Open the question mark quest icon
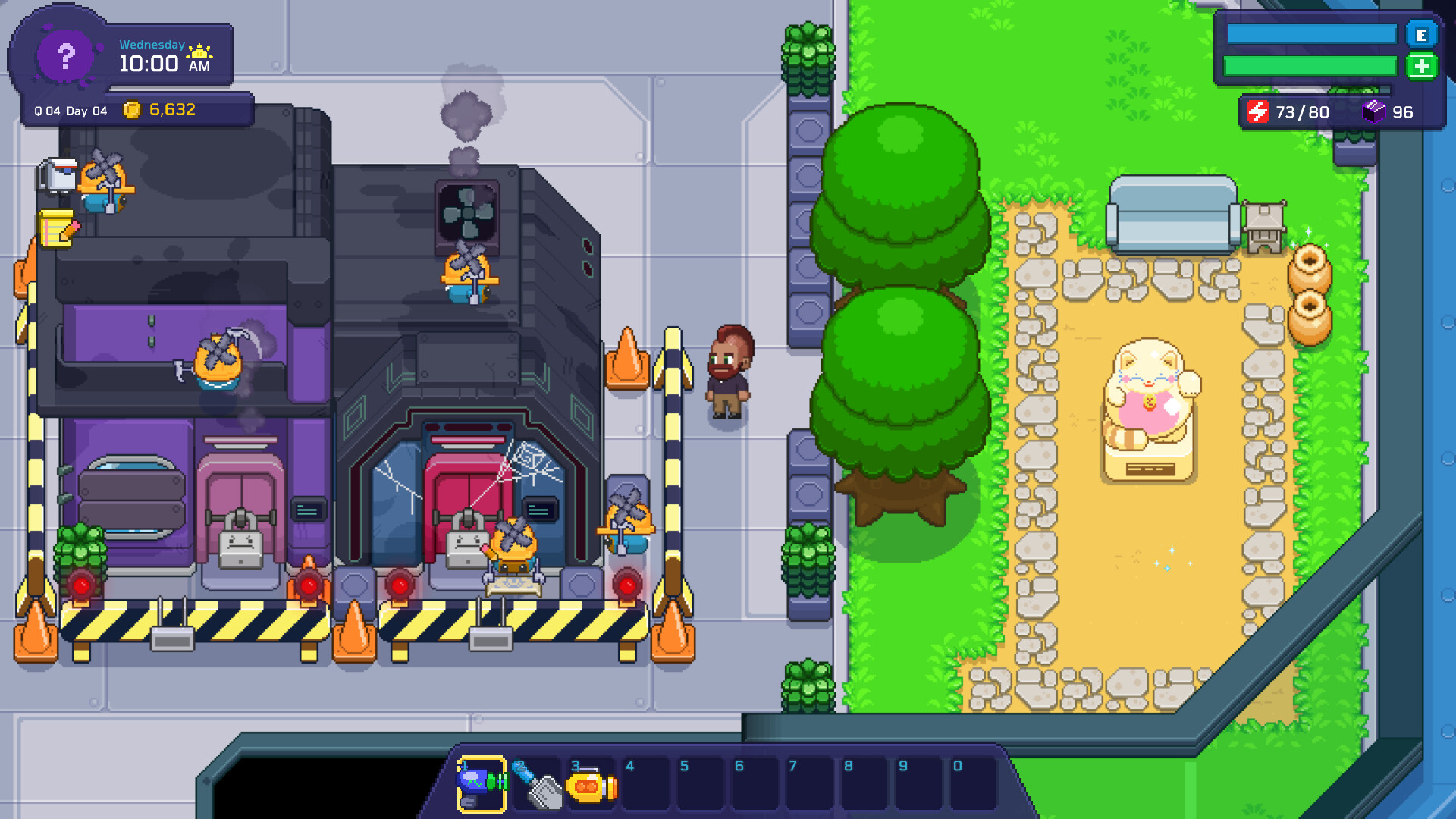1456x819 pixels. pos(67,55)
